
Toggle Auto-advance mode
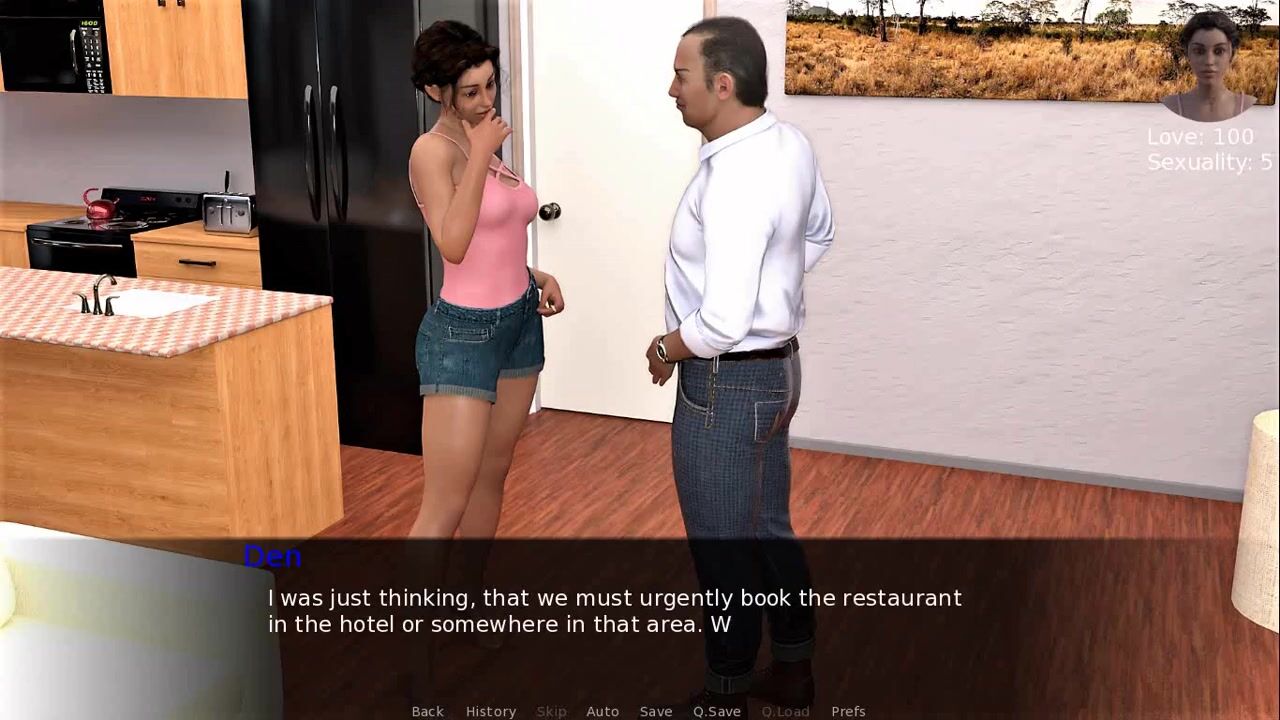[x=602, y=711]
